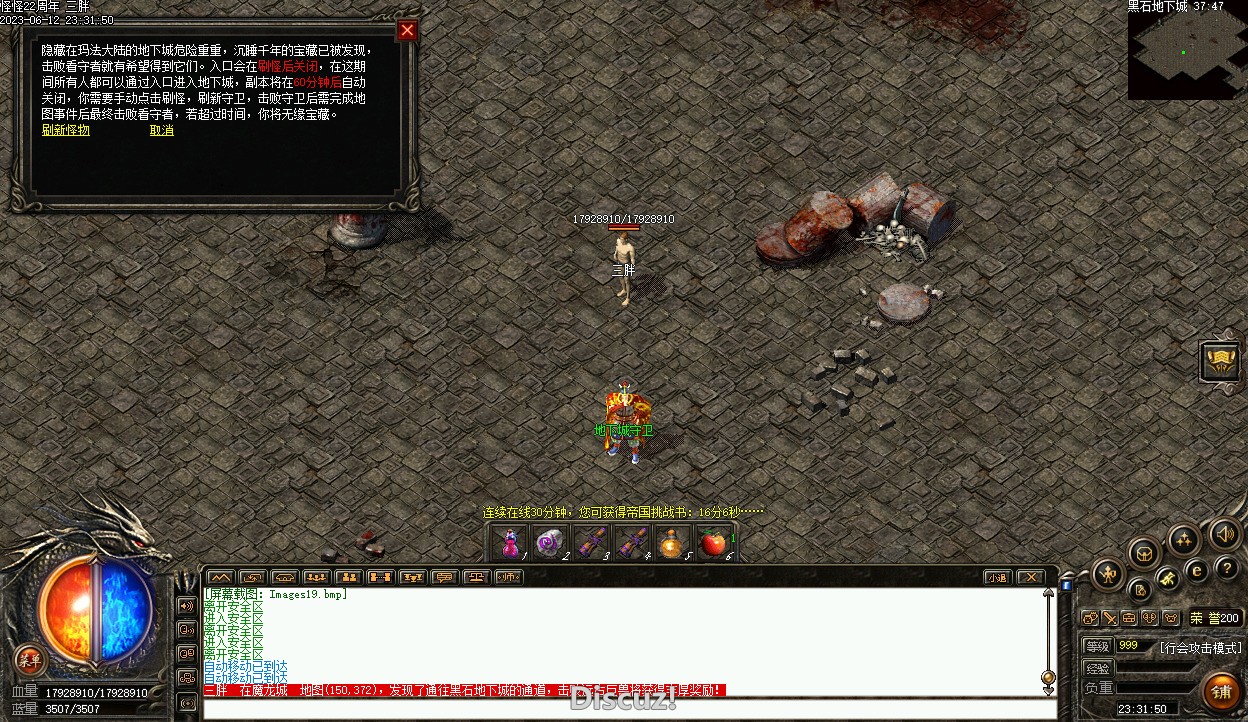The height and width of the screenshot is (722, 1248).
Task: Click the 小退 logout button
Action: point(997,577)
